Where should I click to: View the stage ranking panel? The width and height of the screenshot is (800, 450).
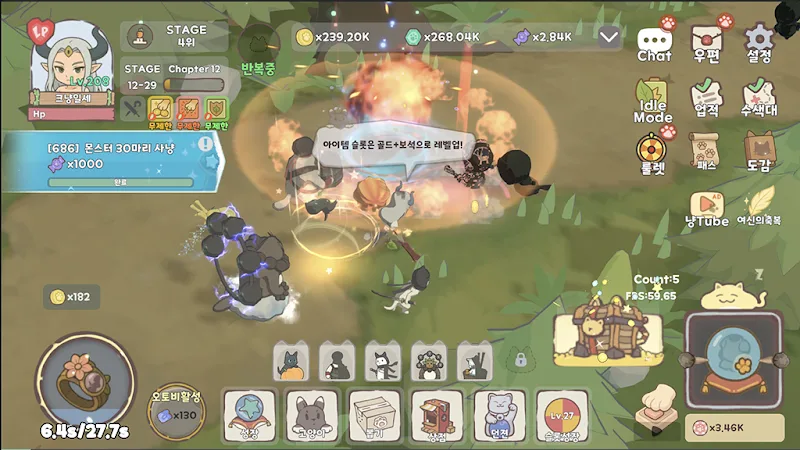(x=176, y=36)
